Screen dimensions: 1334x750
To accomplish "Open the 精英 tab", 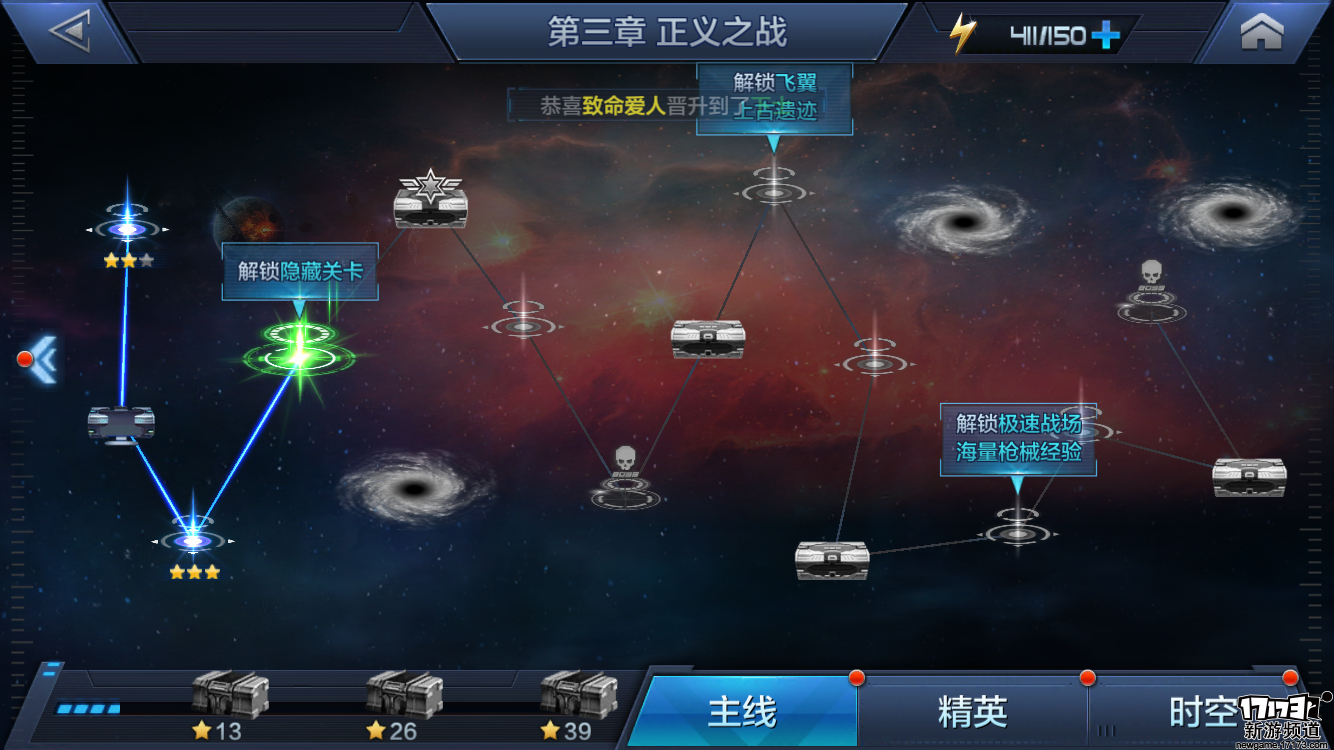I will (971, 712).
